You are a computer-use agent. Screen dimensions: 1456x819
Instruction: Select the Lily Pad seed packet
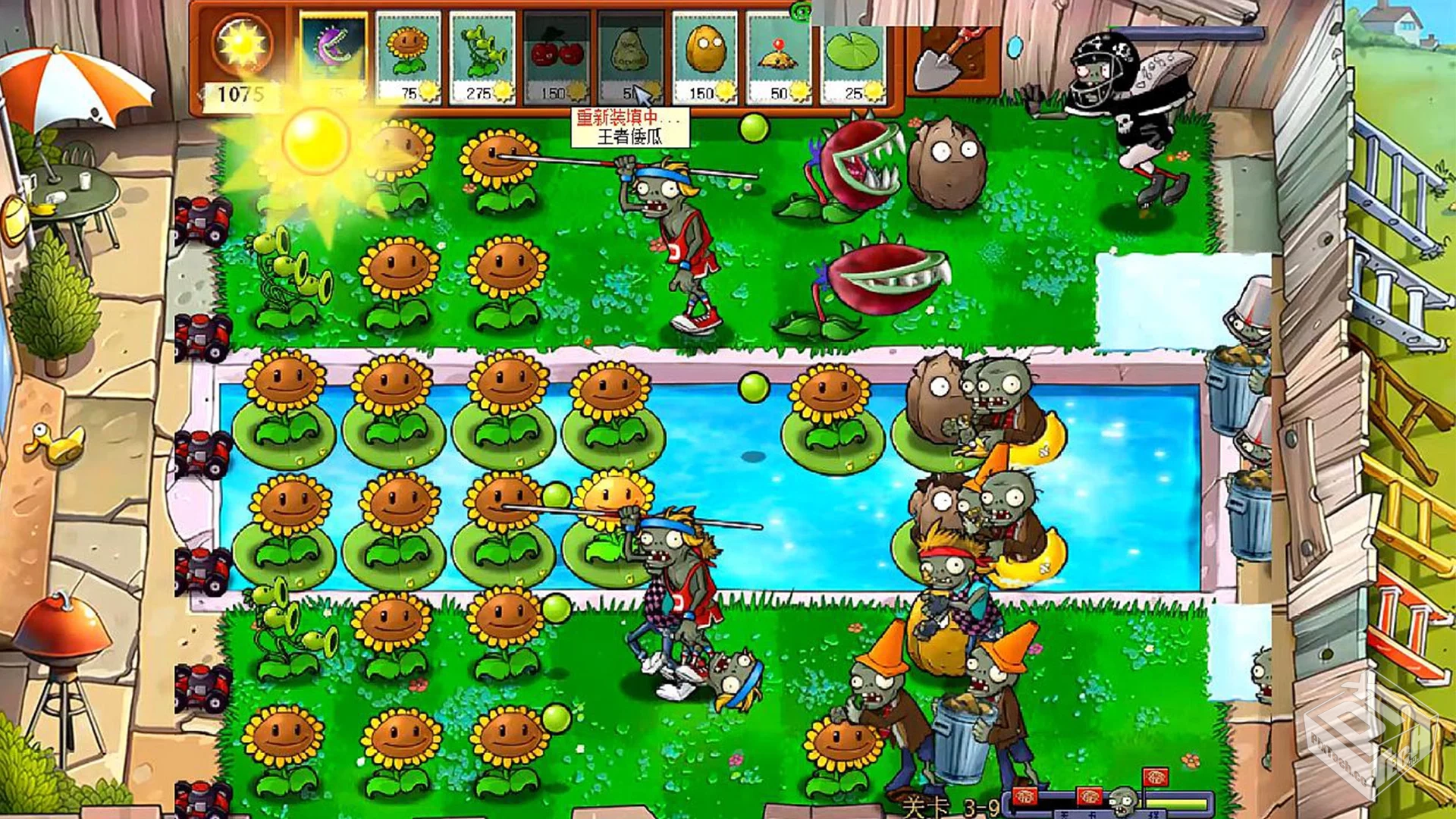[852, 53]
